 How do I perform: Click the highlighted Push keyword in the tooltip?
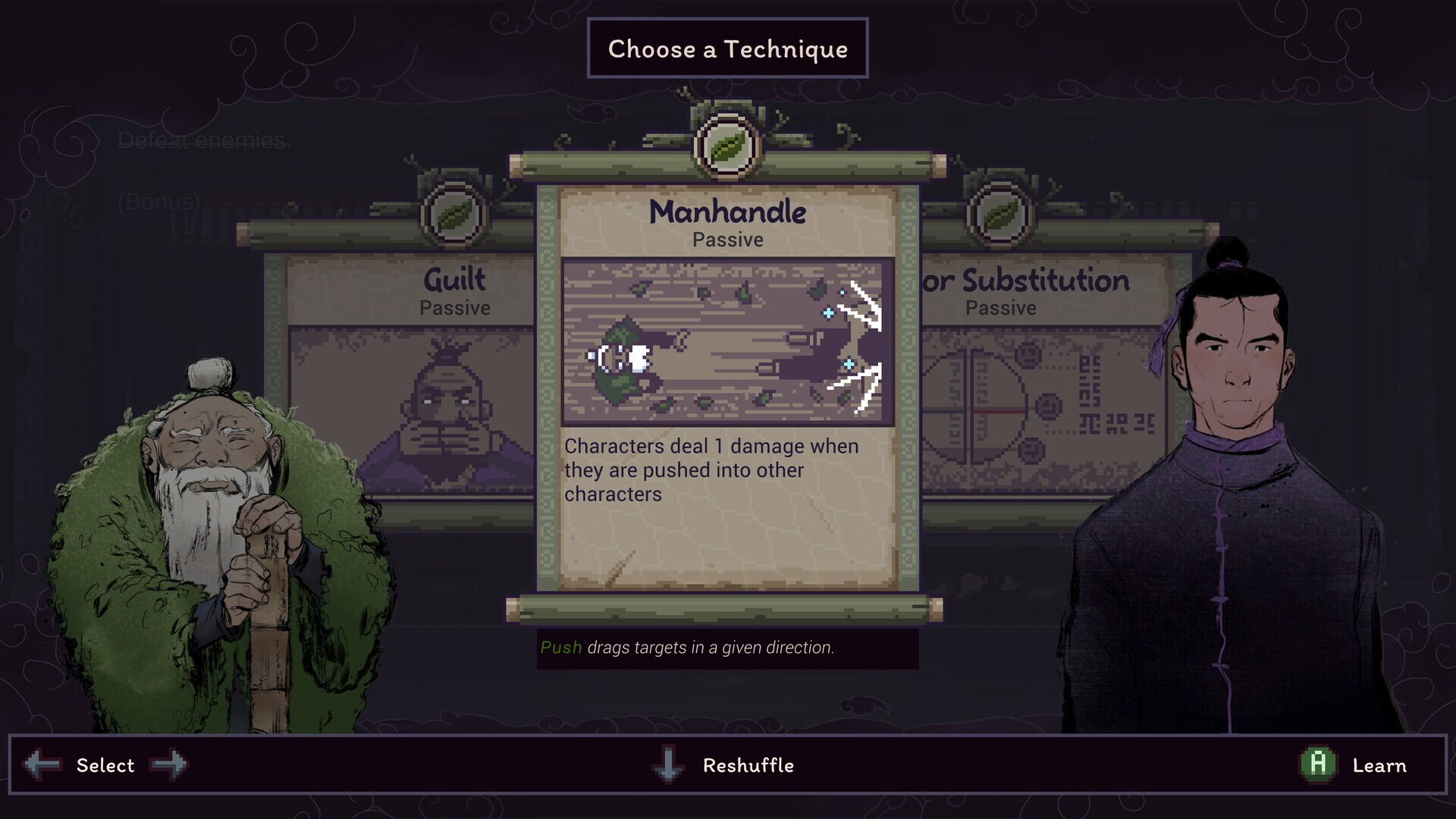pyautogui.click(x=560, y=648)
